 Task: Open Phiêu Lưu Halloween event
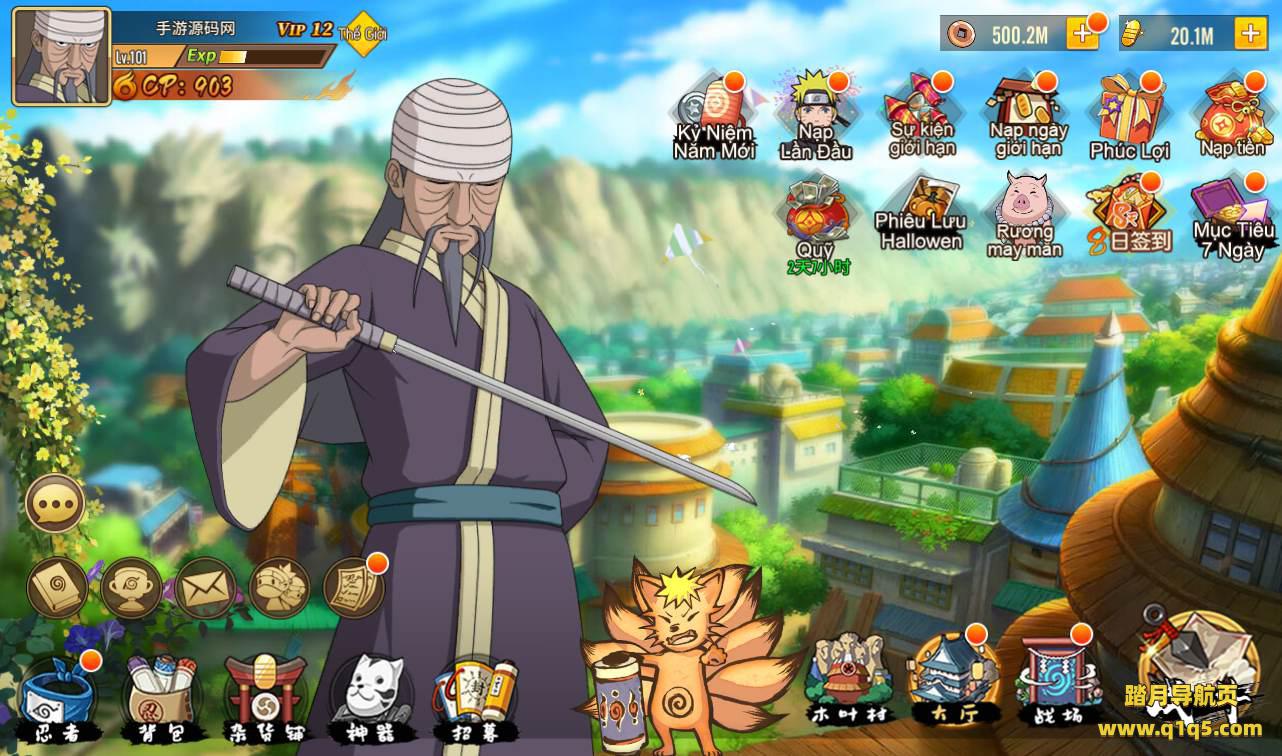click(x=921, y=215)
